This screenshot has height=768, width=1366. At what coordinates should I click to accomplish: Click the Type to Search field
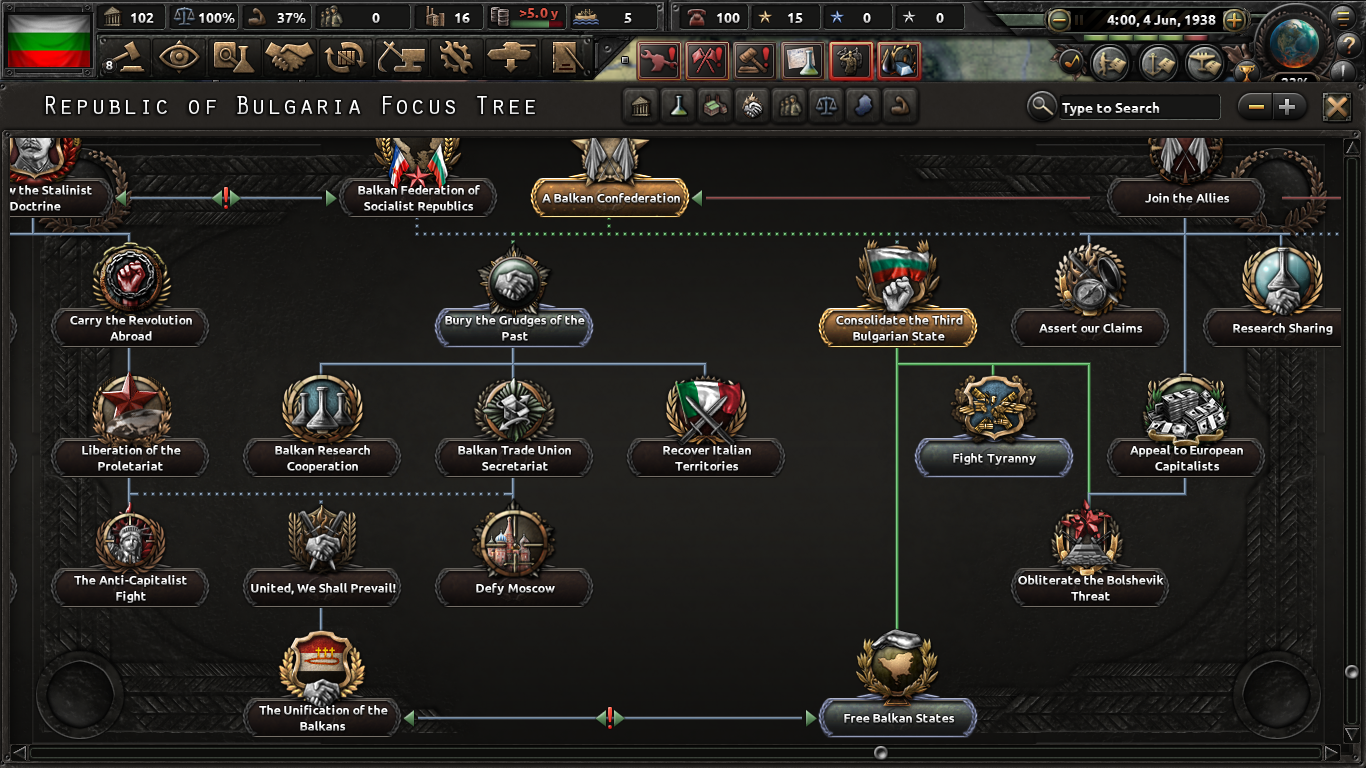(1140, 107)
